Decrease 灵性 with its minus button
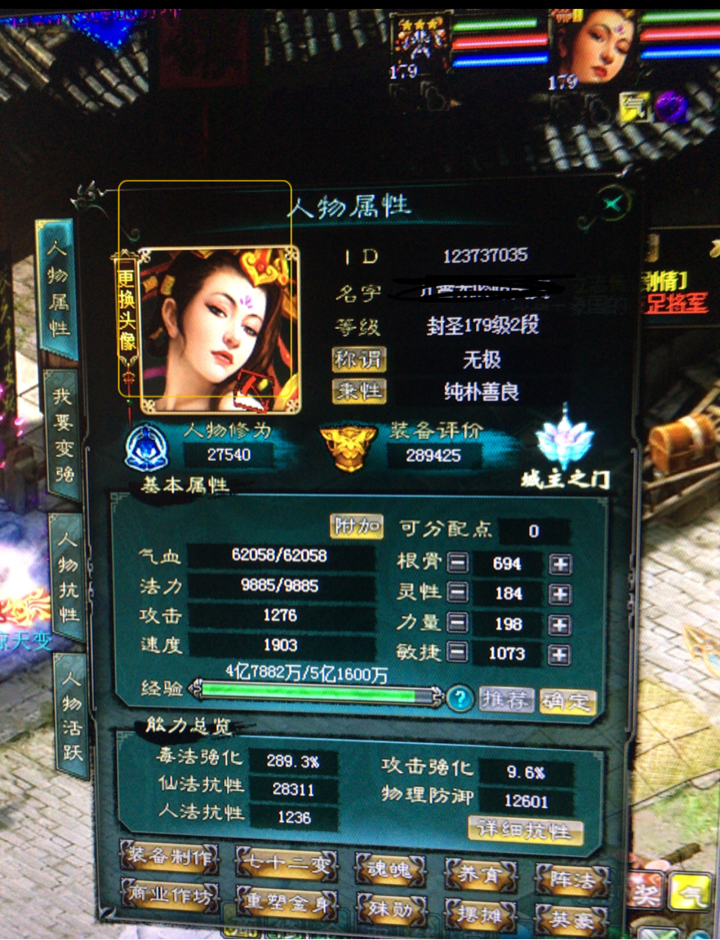Screen dimensions: 720x940 [457, 593]
